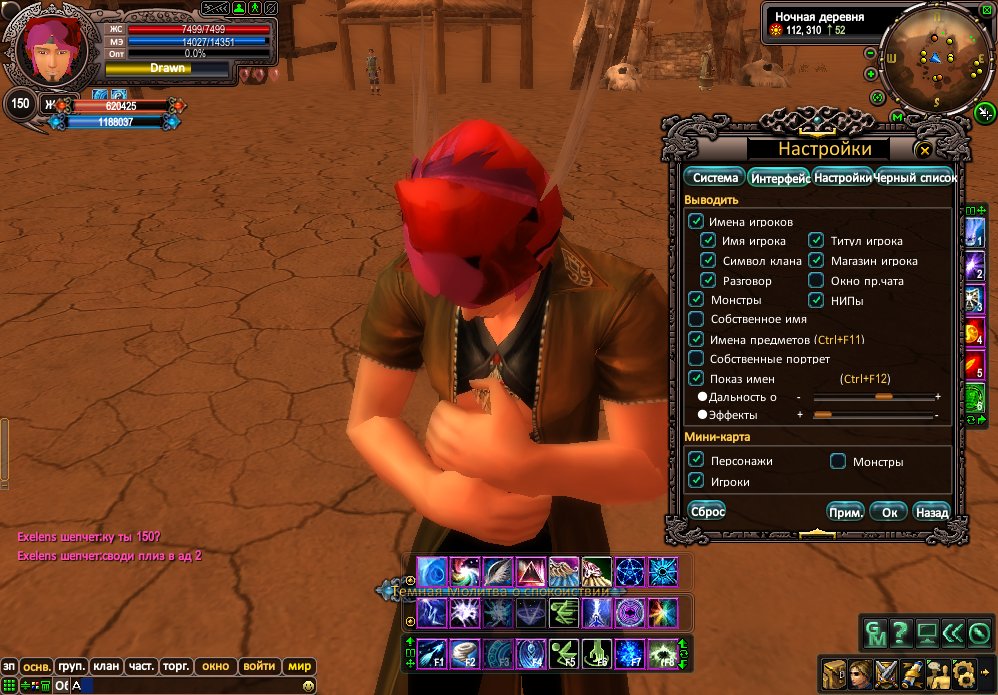The width and height of the screenshot is (998, 695).
Task: Enable the Окно пр.чата checkbox
Action: [816, 281]
